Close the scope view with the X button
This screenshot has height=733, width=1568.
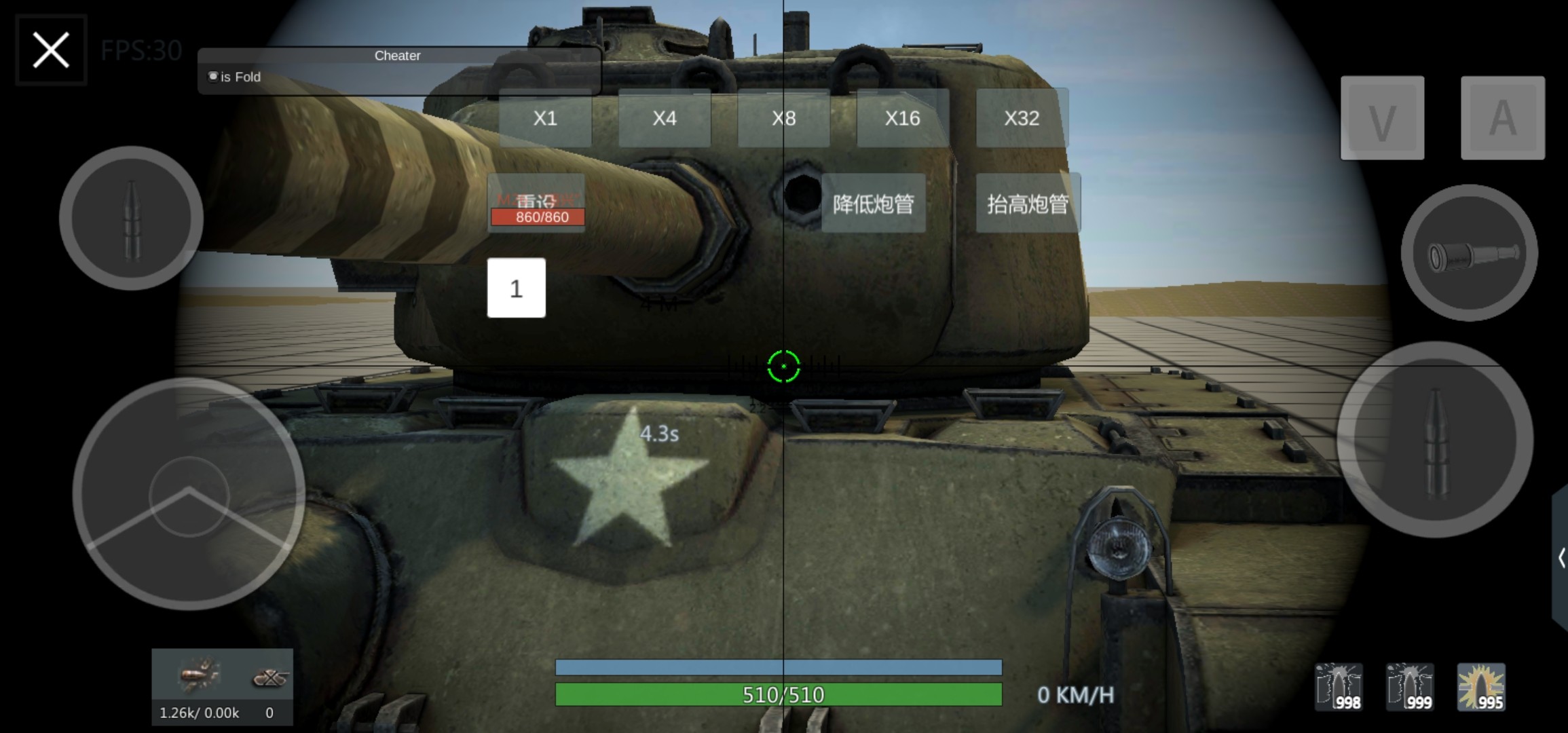pyautogui.click(x=51, y=50)
